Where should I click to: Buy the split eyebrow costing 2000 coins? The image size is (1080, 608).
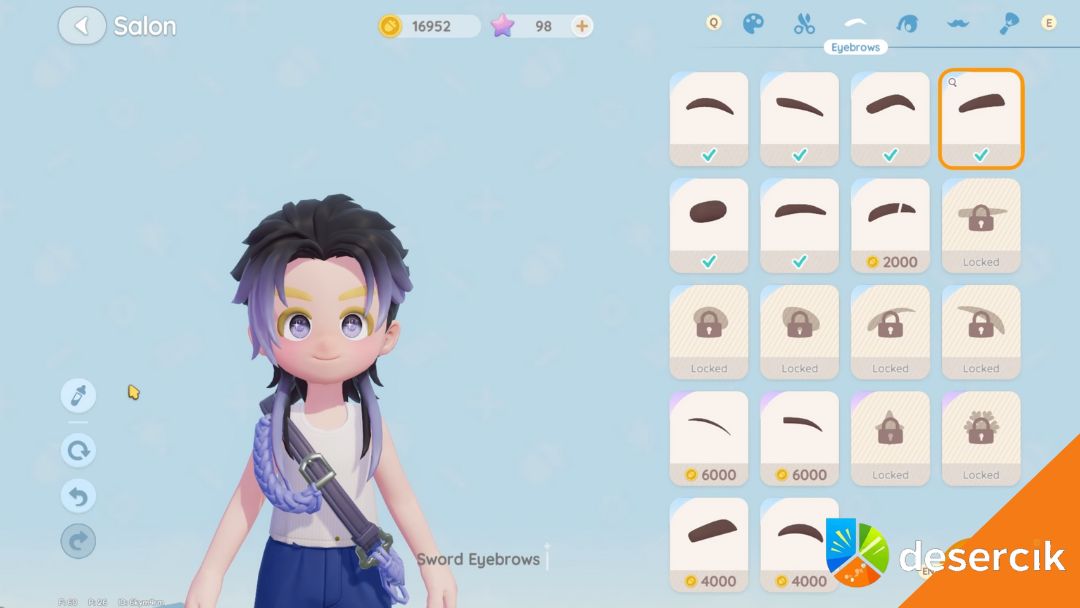[x=890, y=225]
